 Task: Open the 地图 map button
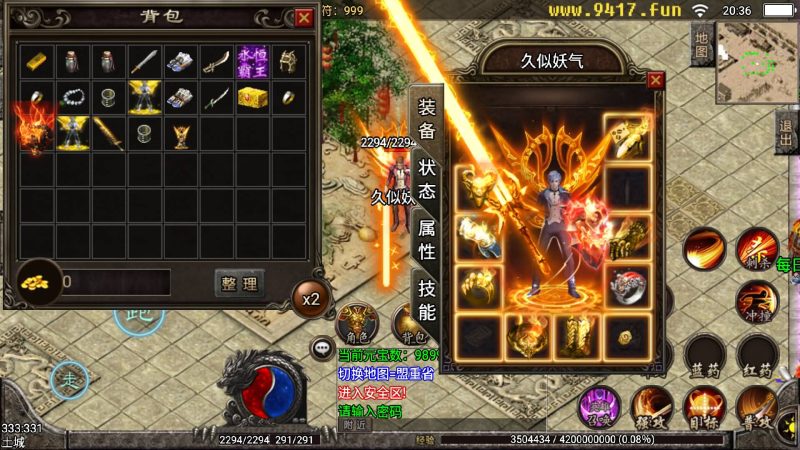[702, 44]
